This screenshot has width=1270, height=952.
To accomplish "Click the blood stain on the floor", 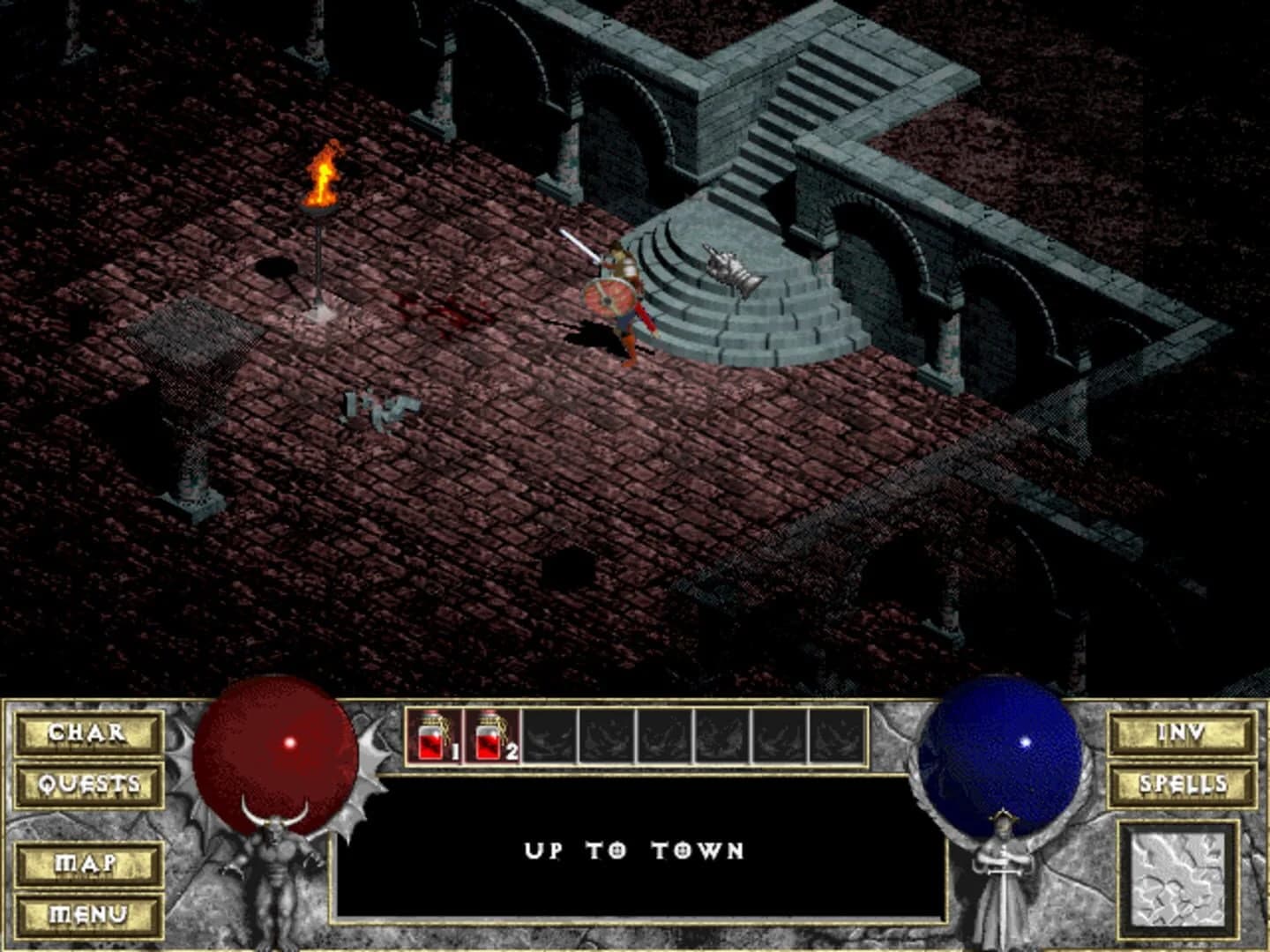I will [x=445, y=313].
